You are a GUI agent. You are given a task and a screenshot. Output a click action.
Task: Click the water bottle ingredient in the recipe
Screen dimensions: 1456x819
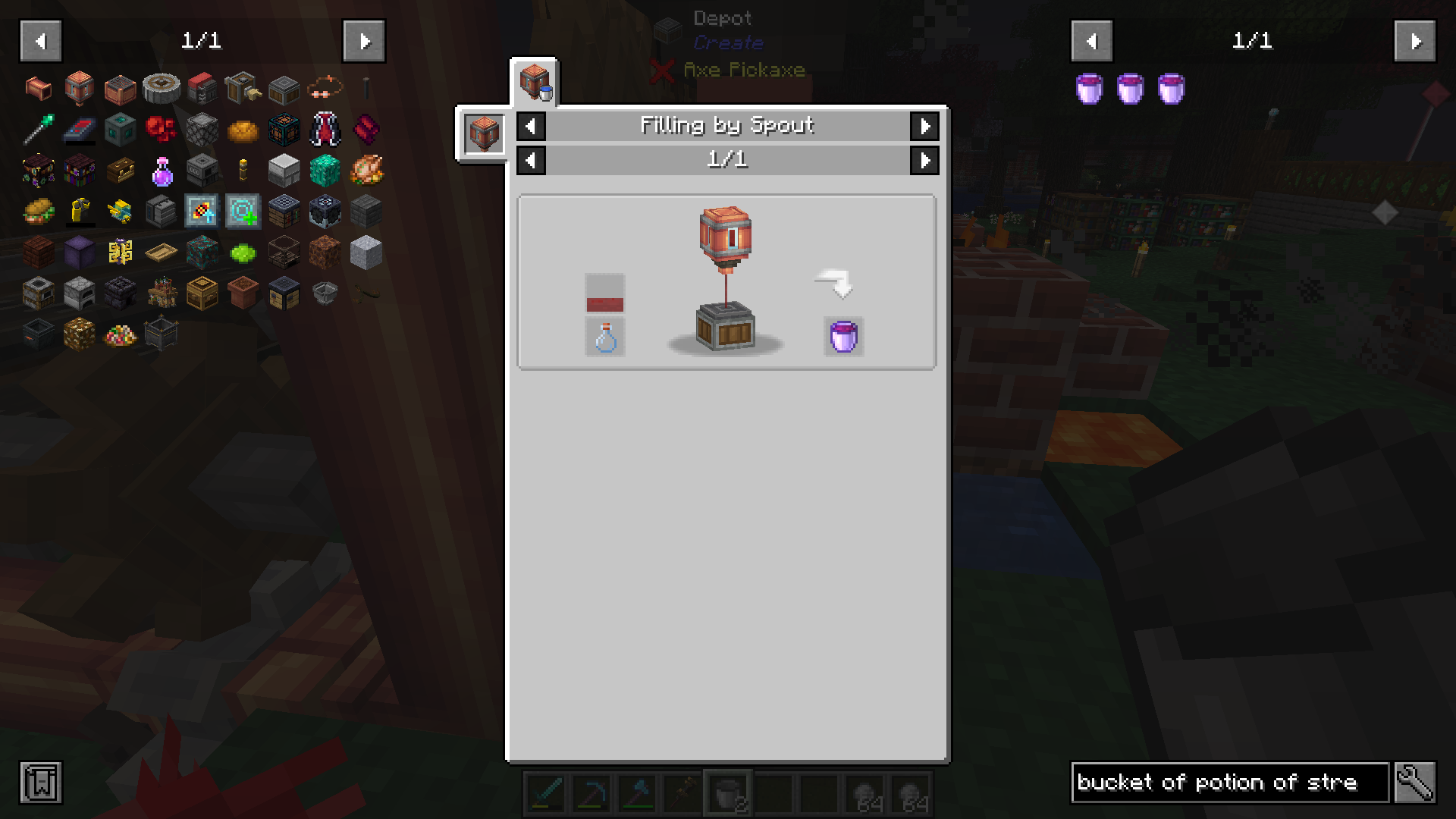pyautogui.click(x=604, y=337)
